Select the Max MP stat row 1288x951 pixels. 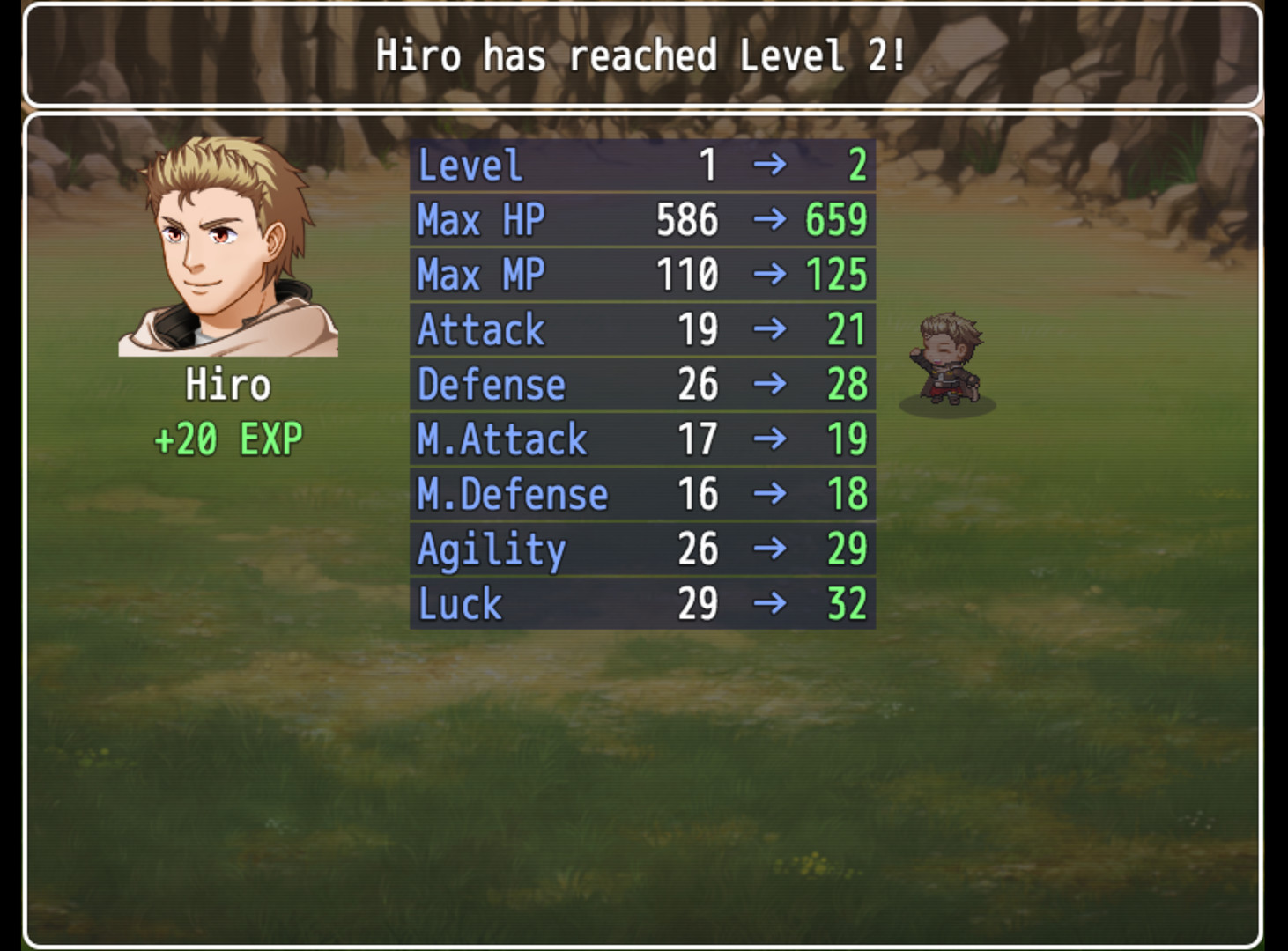(641, 274)
